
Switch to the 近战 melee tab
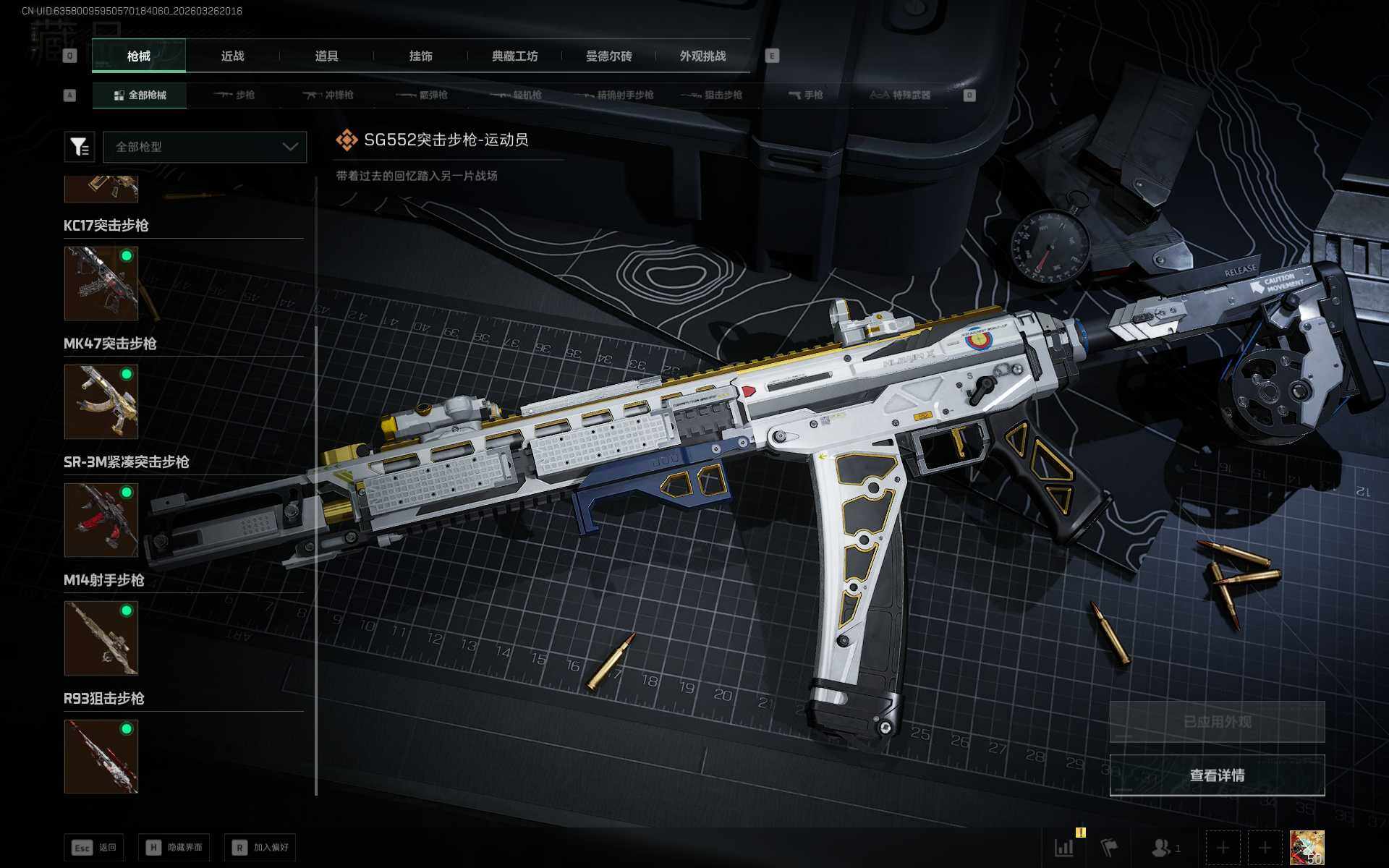pos(232,56)
